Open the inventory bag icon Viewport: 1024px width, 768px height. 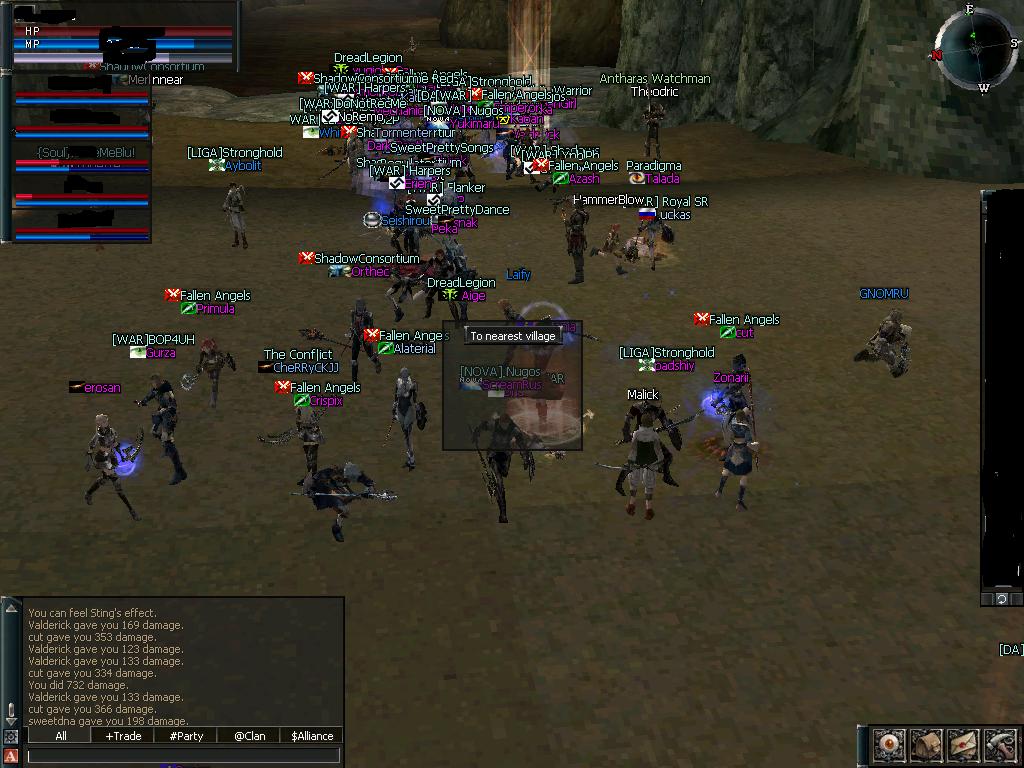(x=926, y=745)
